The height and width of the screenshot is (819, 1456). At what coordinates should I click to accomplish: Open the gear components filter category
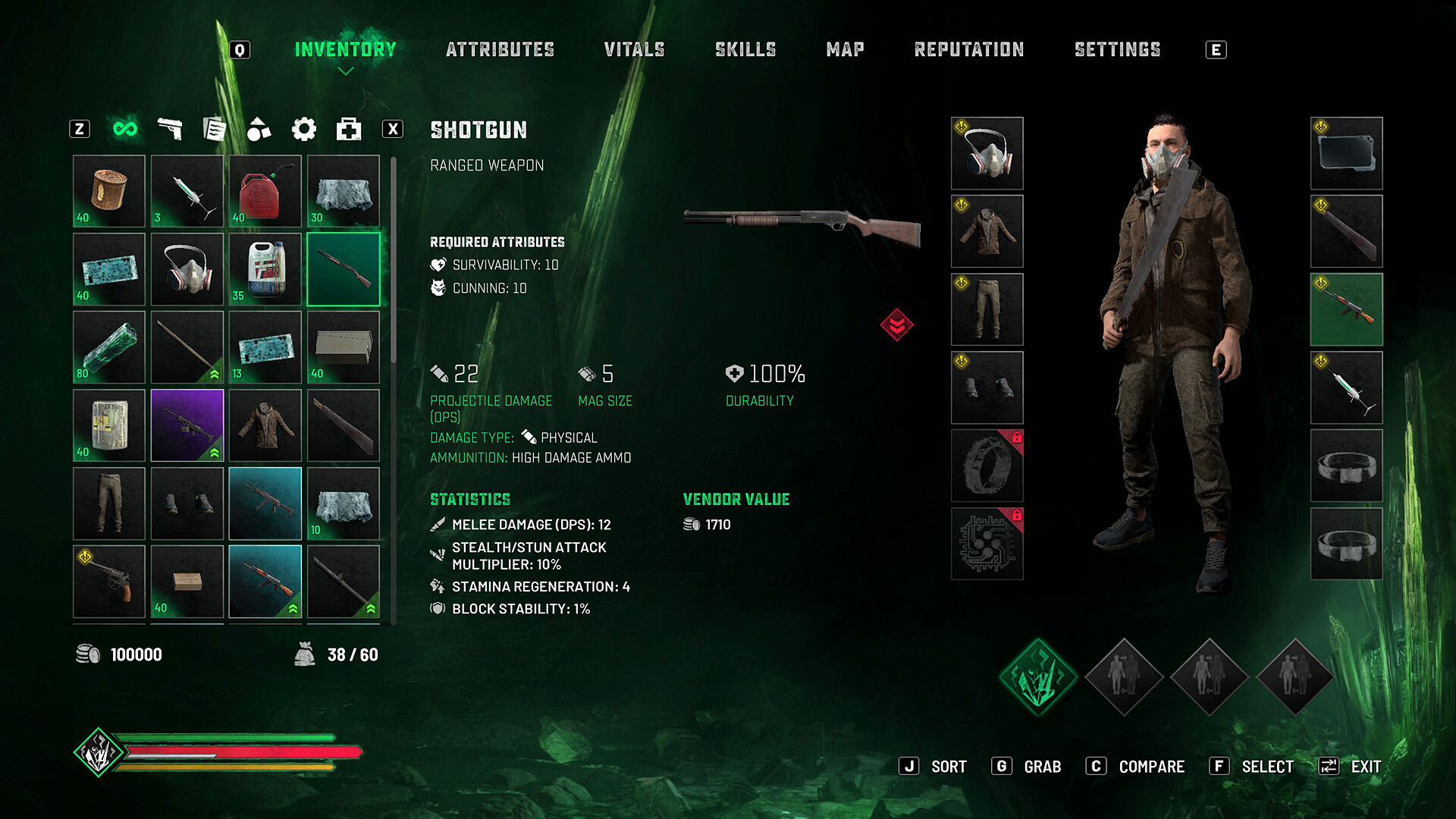click(x=304, y=129)
